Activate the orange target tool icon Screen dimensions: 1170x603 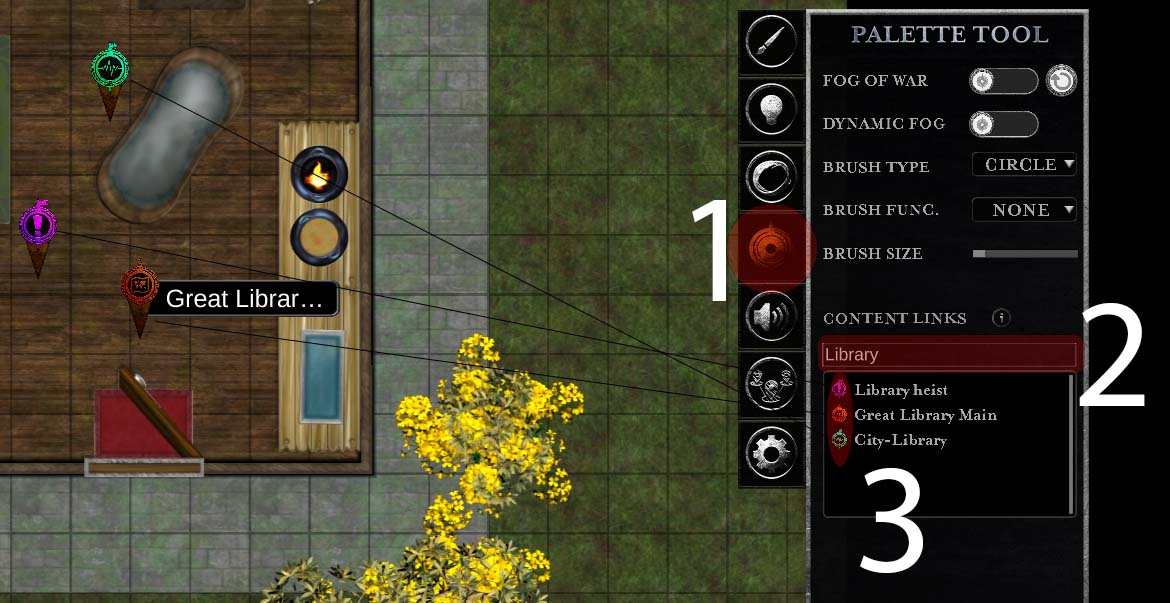[771, 248]
